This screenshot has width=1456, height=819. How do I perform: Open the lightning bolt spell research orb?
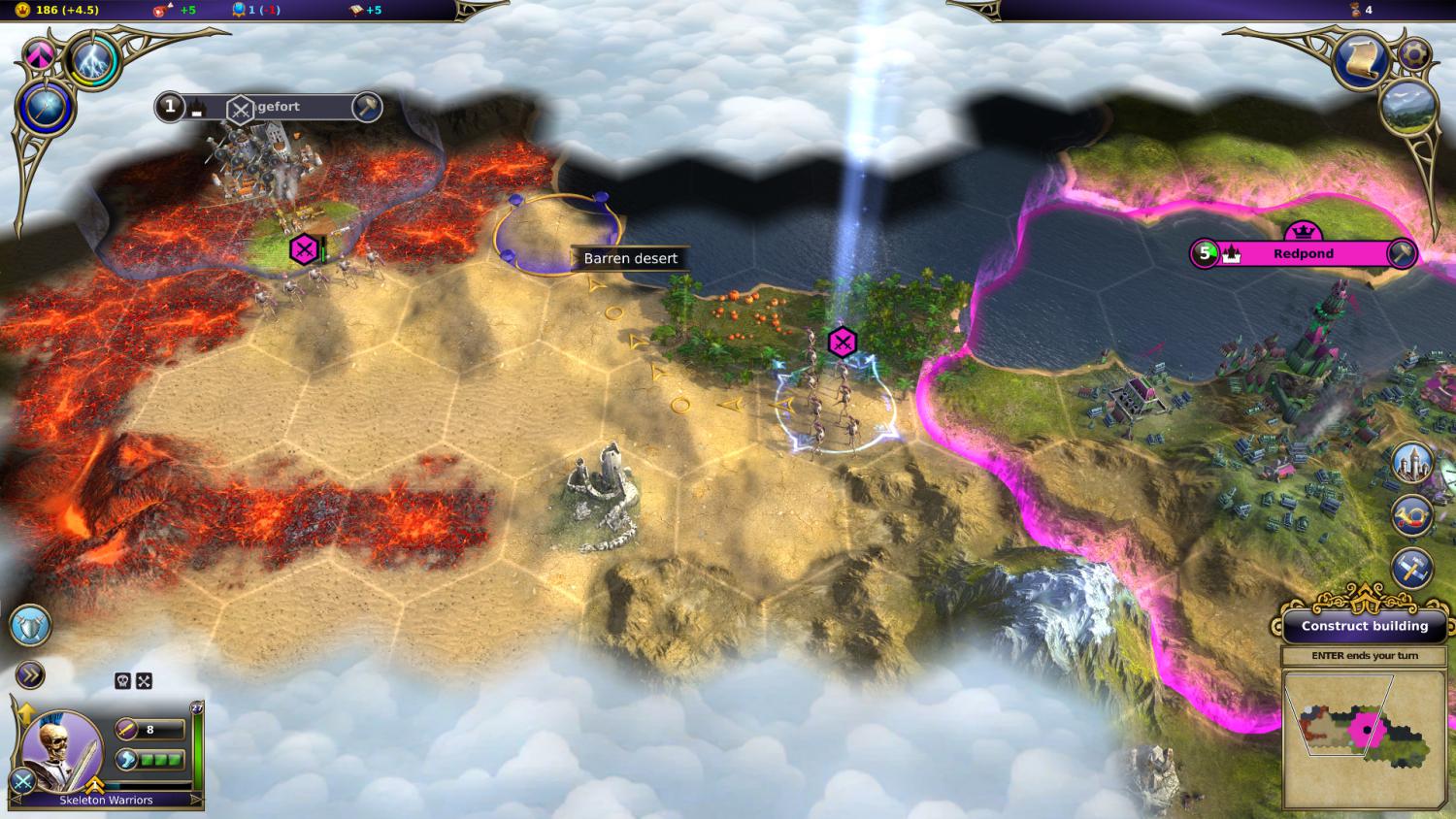click(94, 62)
